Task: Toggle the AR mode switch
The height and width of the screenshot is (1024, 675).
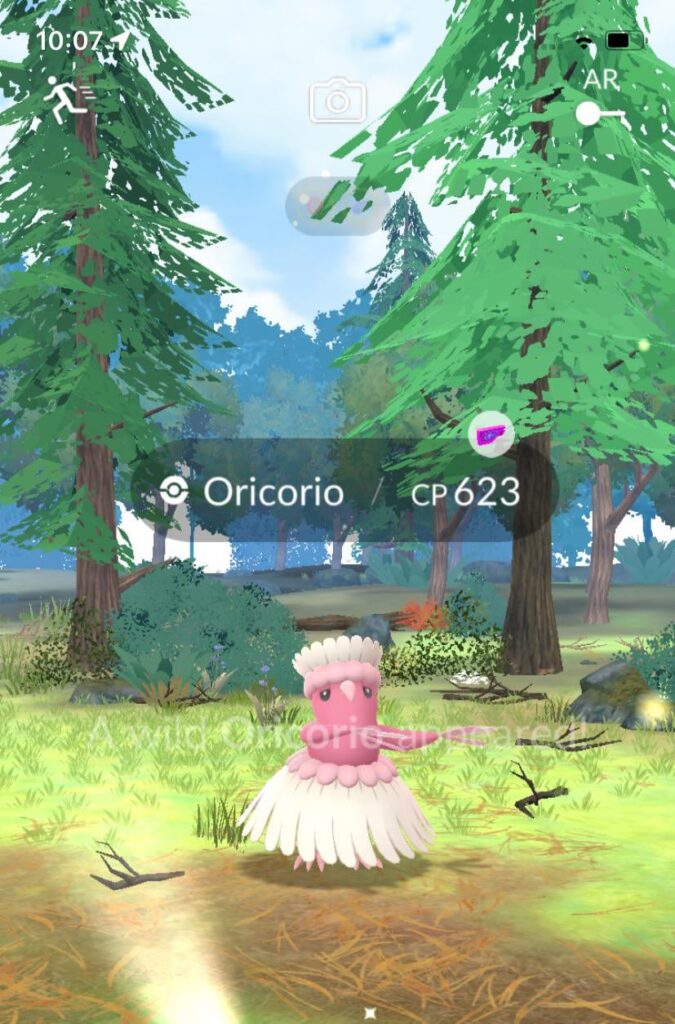Action: [x=601, y=115]
